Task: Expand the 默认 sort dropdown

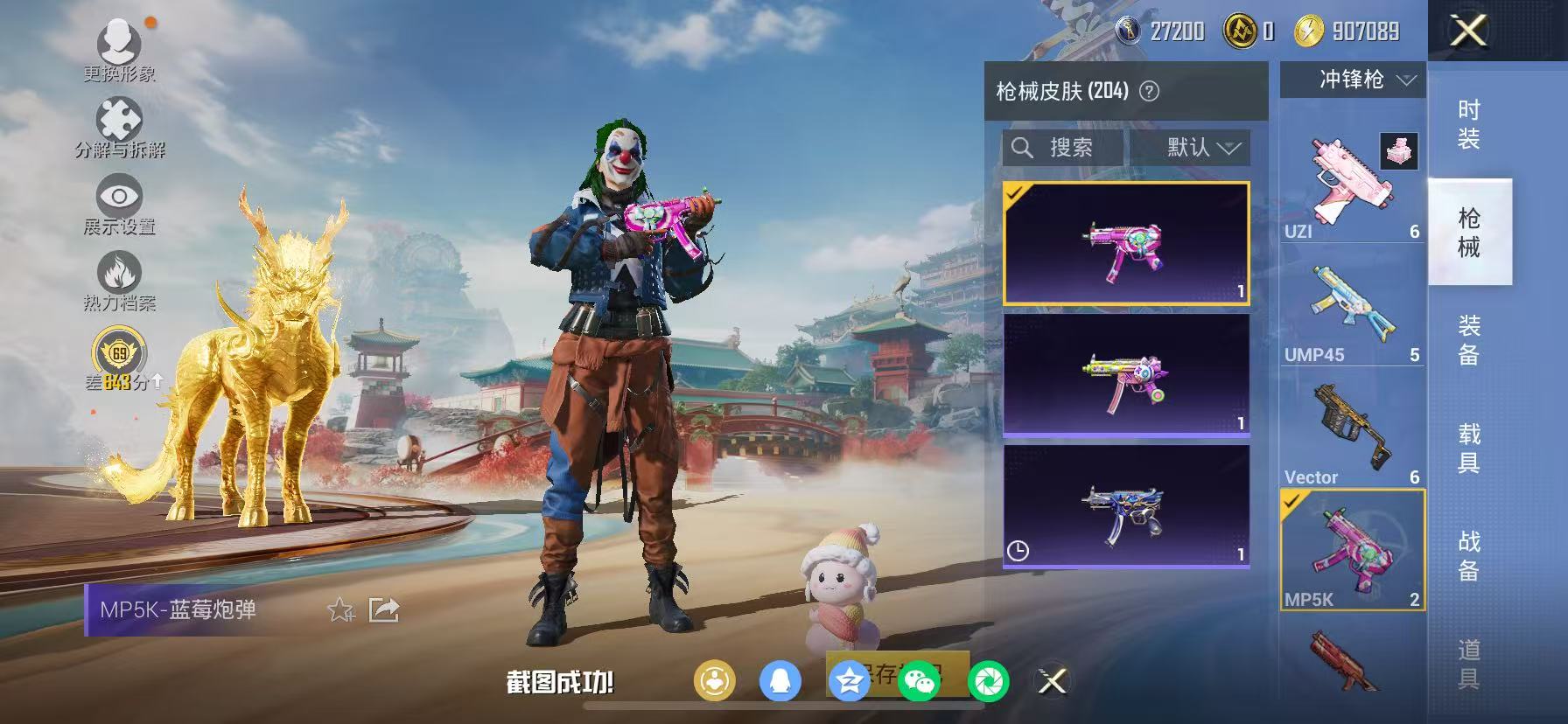Action: pyautogui.click(x=1191, y=148)
